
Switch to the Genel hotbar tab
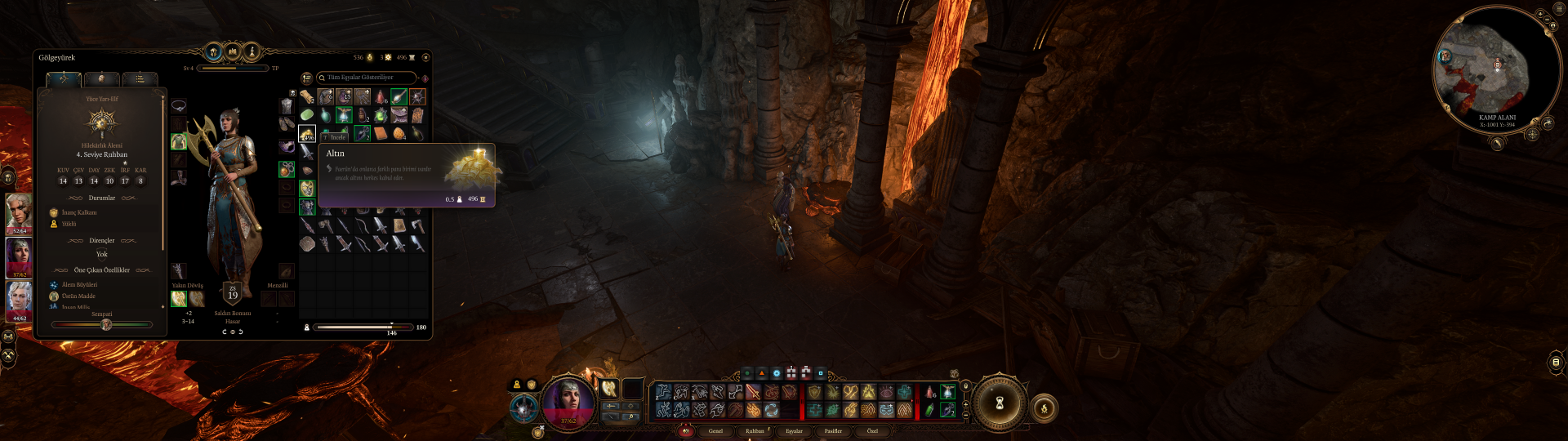click(x=715, y=430)
